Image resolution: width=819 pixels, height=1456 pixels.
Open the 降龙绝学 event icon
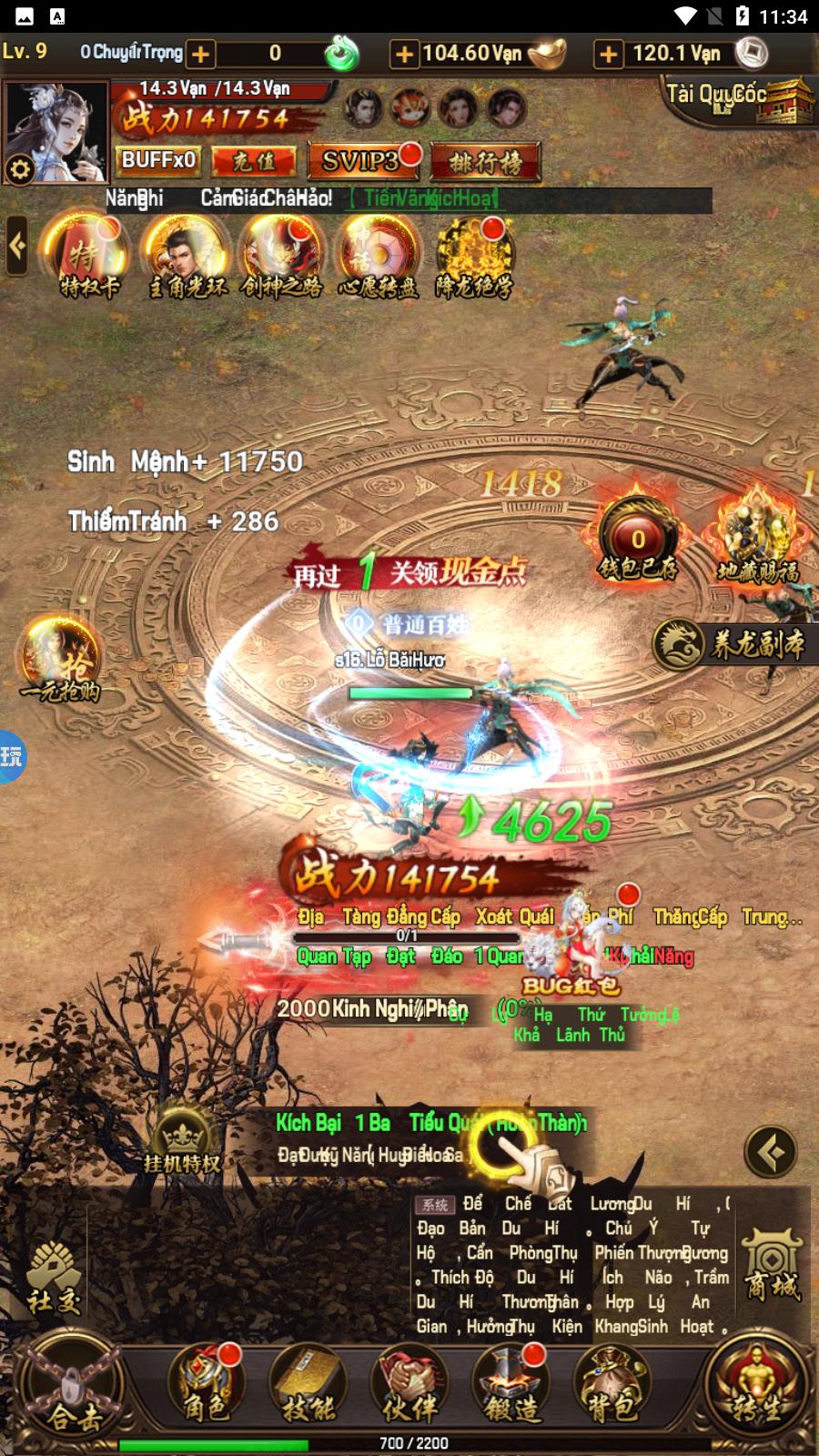[x=474, y=256]
